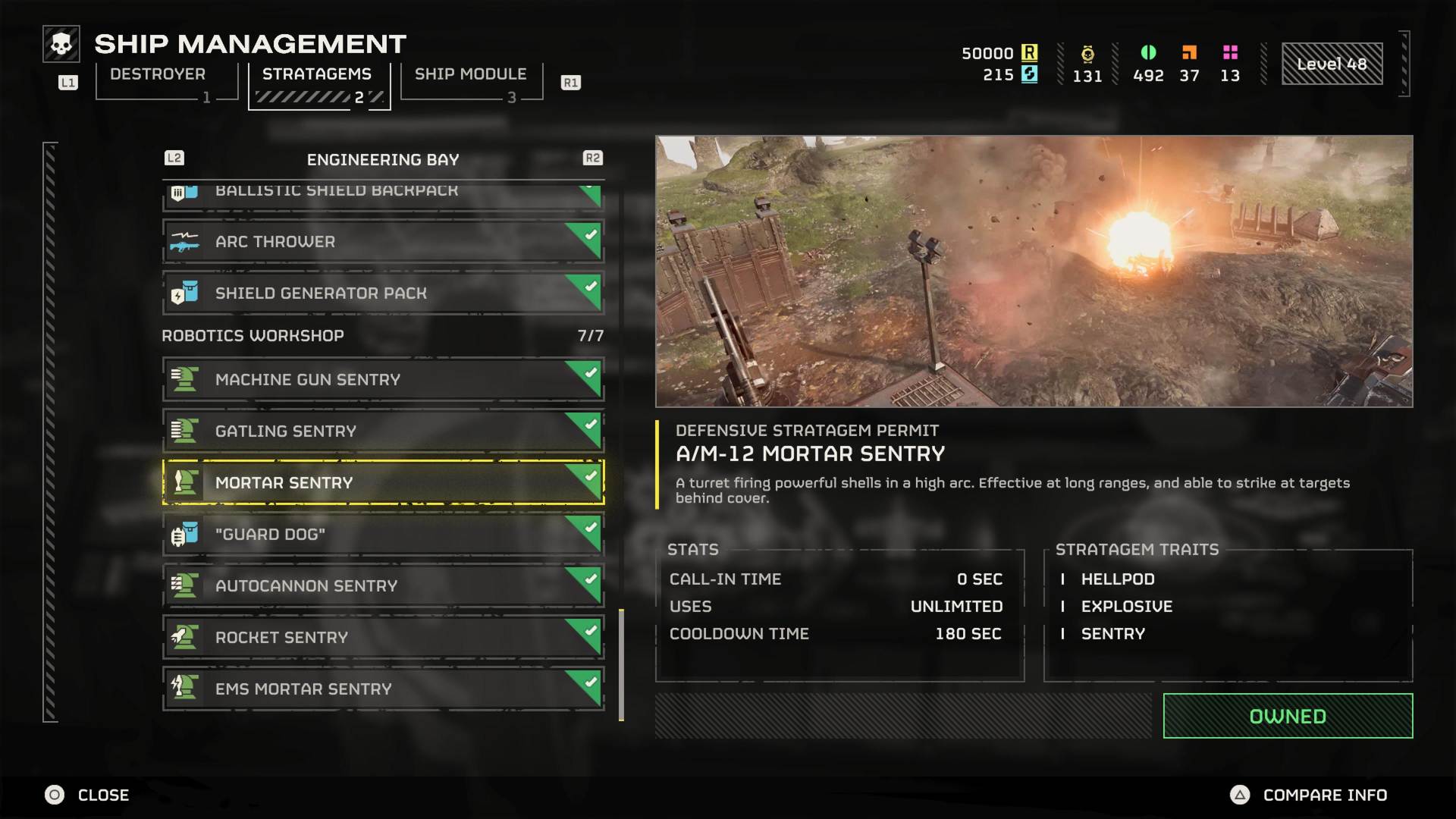1456x819 pixels.
Task: Open previous category using the L2 control
Action: tap(174, 158)
